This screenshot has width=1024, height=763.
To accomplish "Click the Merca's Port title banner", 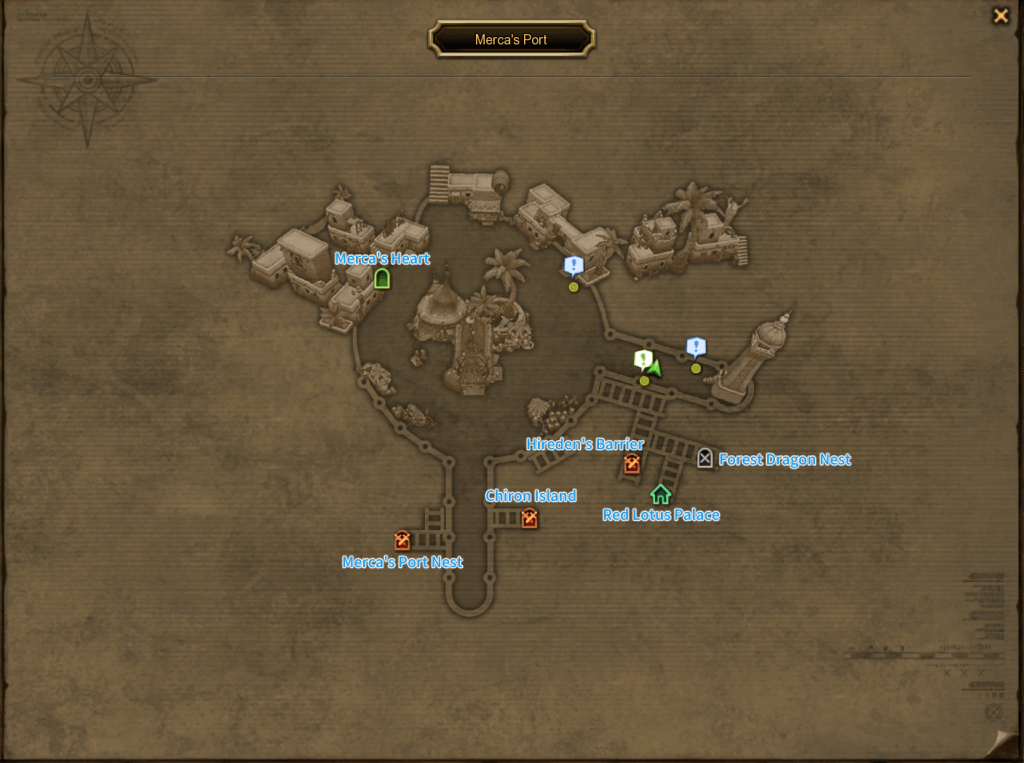I will tap(511, 40).
